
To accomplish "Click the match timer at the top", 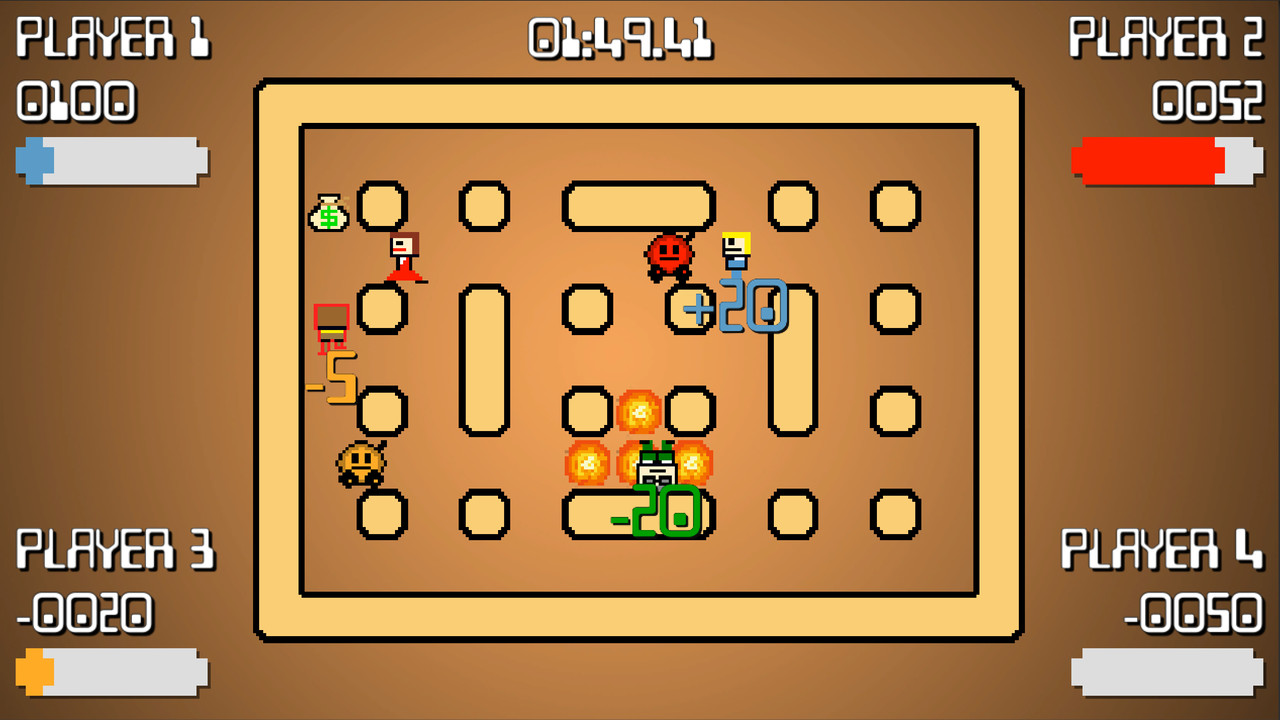I will pos(619,40).
